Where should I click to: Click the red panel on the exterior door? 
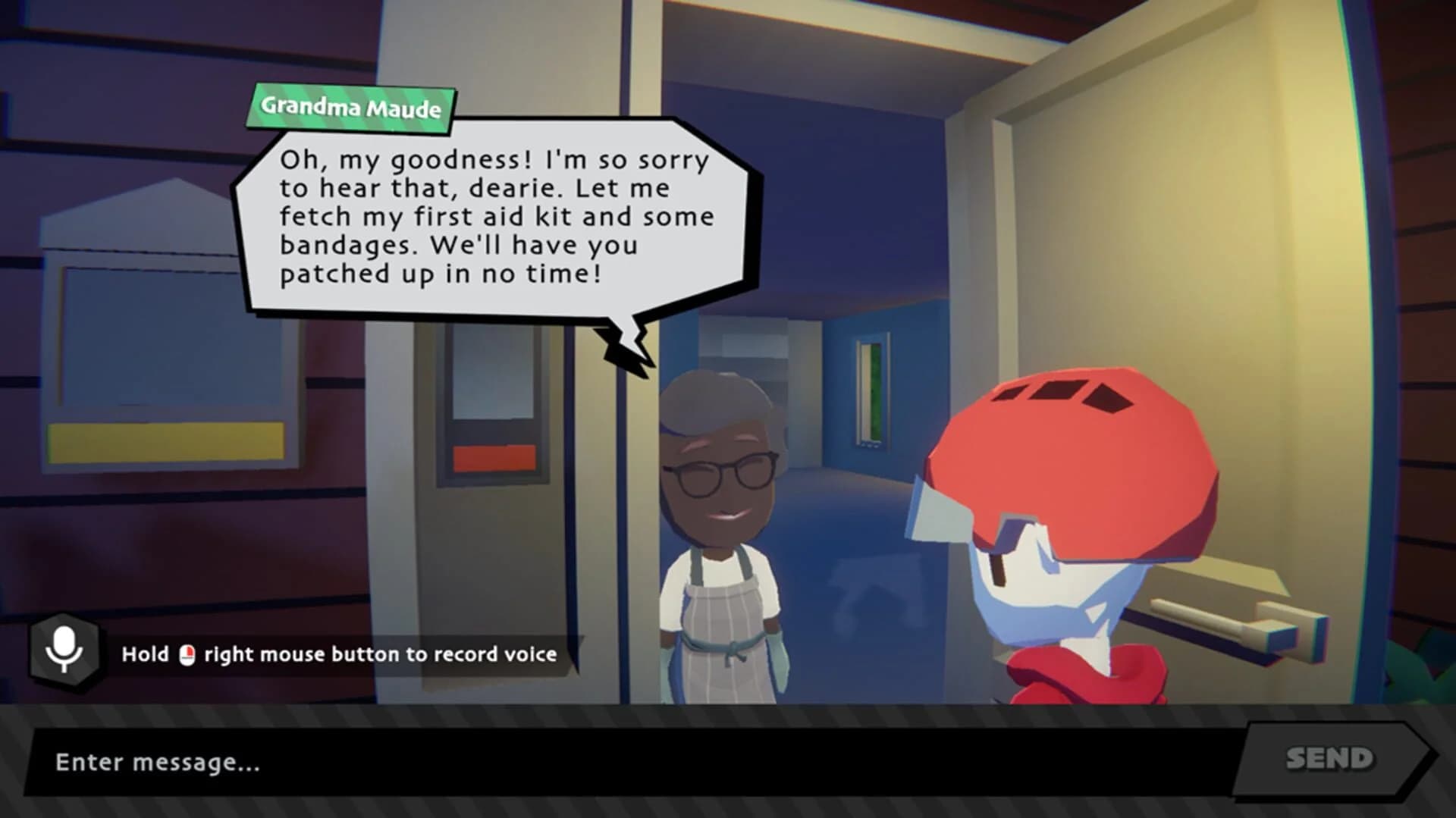[x=493, y=459]
